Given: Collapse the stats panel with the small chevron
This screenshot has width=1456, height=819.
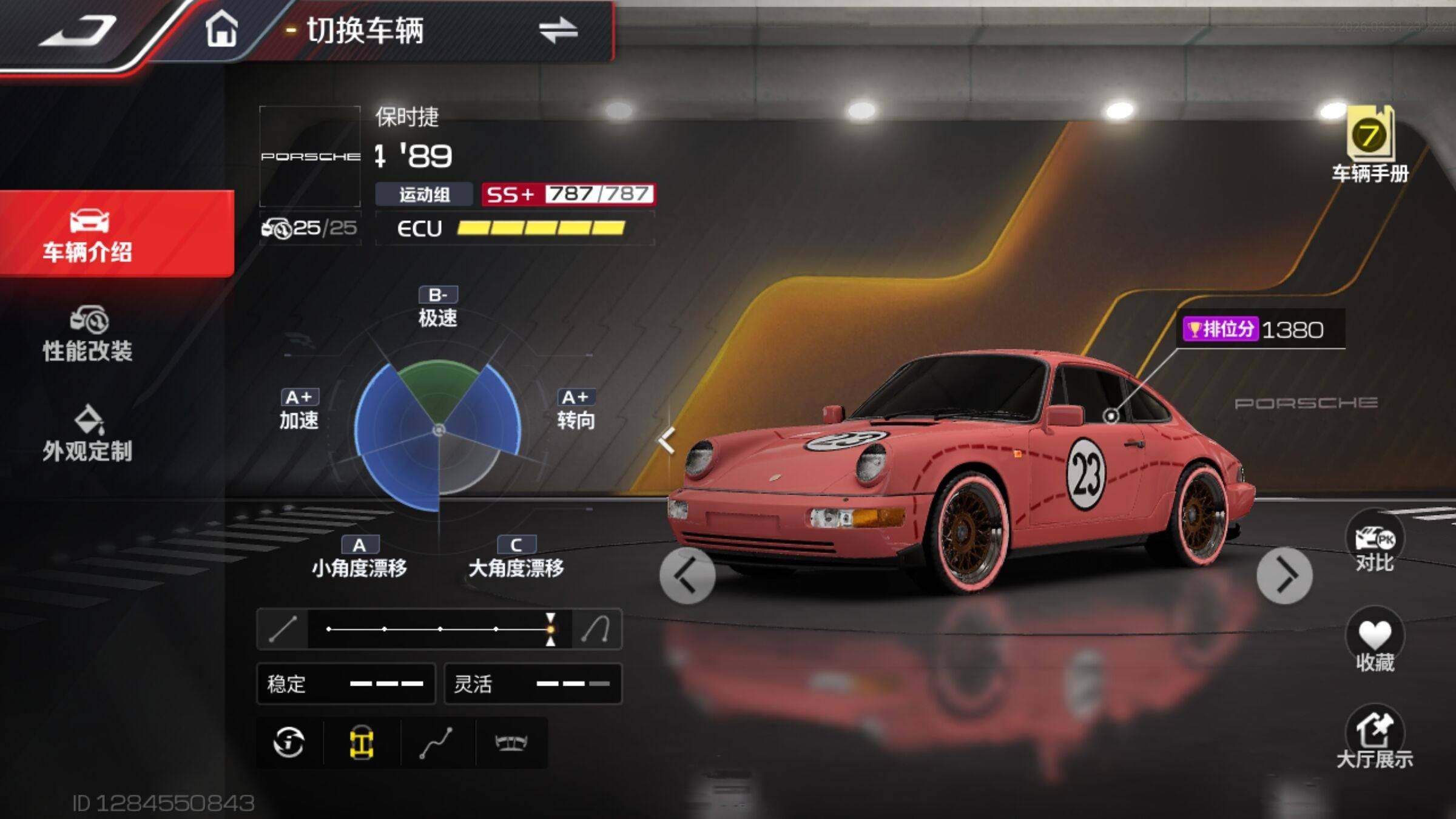Looking at the screenshot, I should 666,440.
